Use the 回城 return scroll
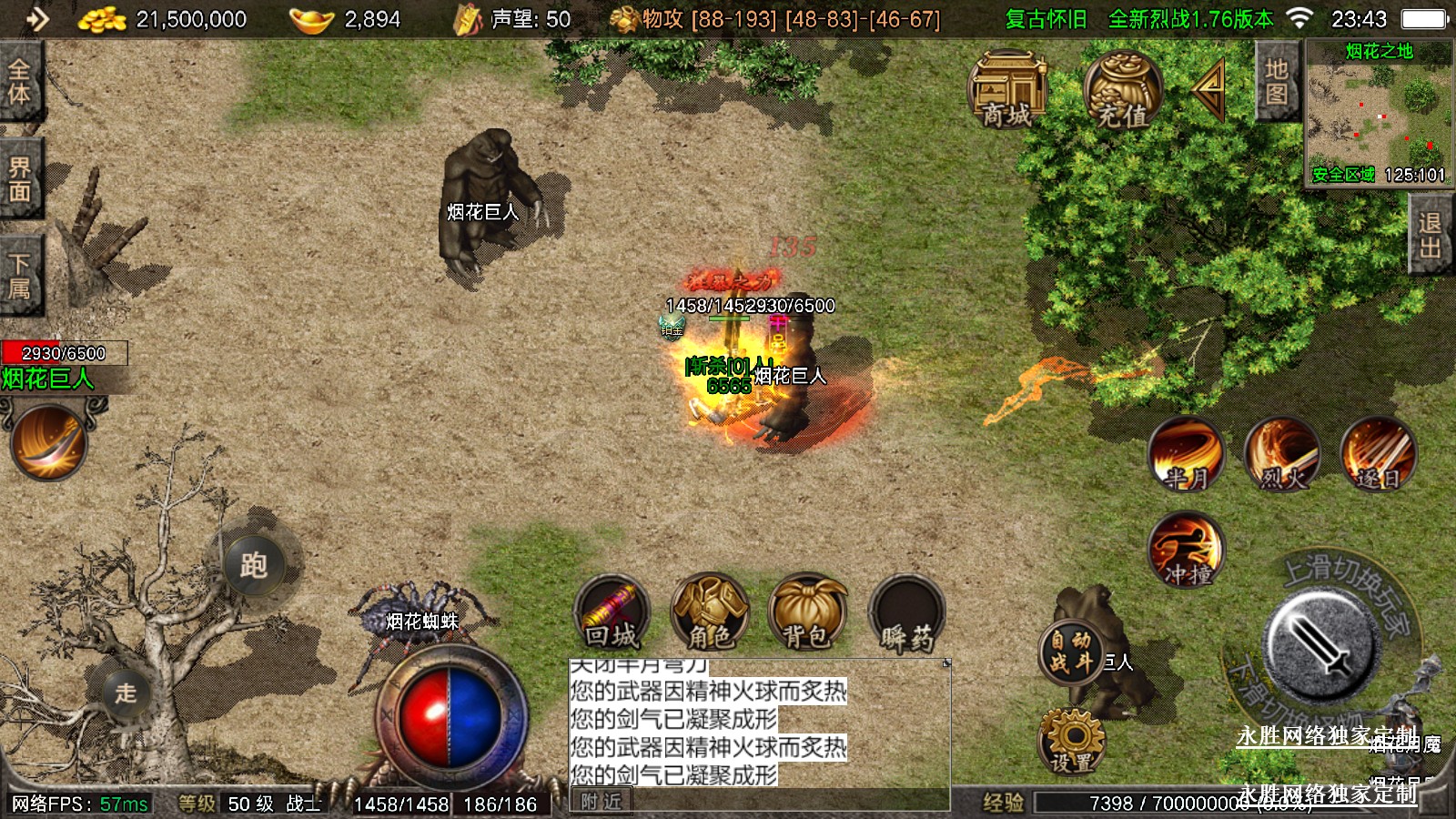The height and width of the screenshot is (819, 1456). point(612,612)
